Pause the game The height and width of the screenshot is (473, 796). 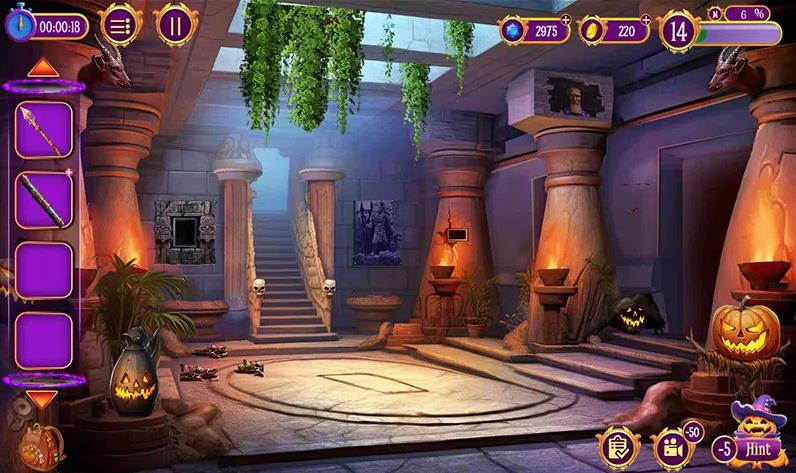coord(175,26)
